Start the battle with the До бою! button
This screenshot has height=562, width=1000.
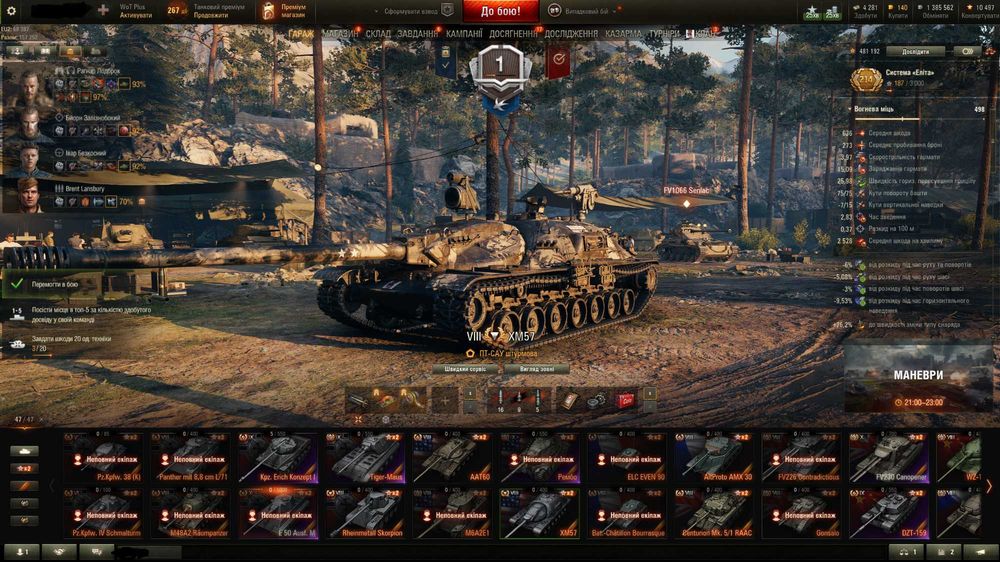[x=500, y=11]
